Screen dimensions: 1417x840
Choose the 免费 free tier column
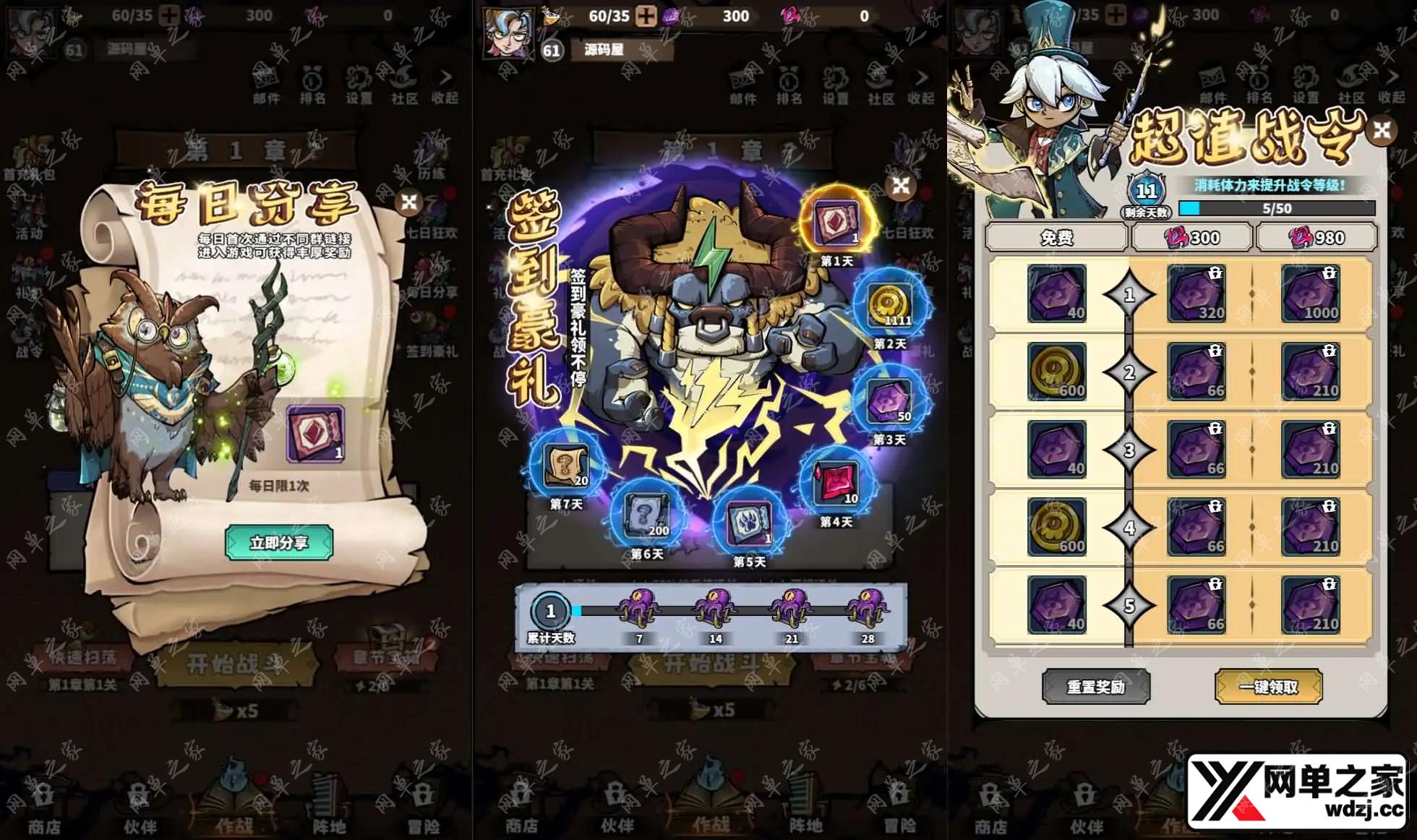[1056, 238]
